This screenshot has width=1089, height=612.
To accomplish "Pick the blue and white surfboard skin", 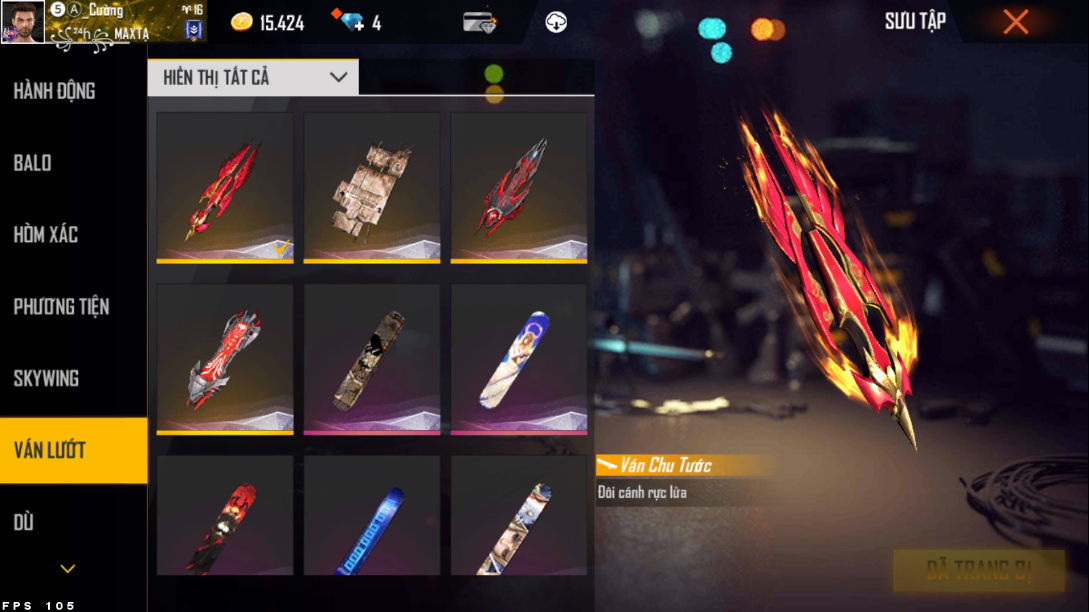I will pos(518,359).
